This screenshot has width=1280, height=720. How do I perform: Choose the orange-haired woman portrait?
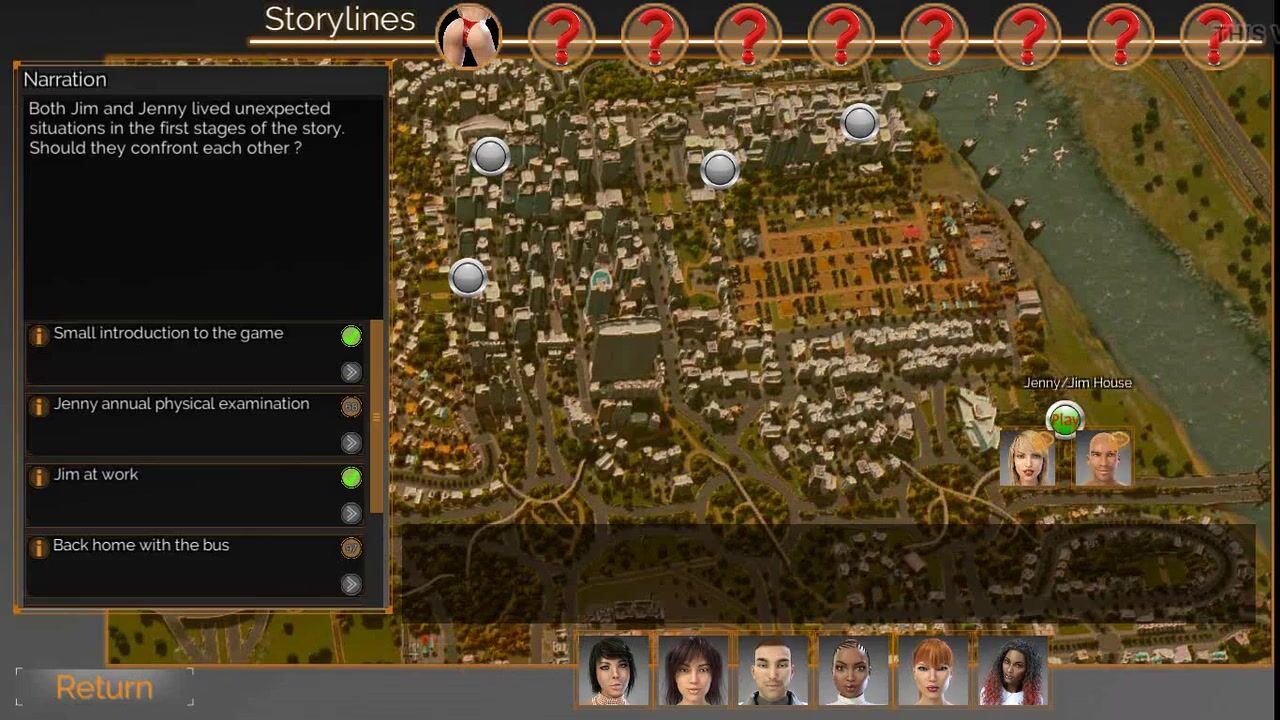[934, 670]
